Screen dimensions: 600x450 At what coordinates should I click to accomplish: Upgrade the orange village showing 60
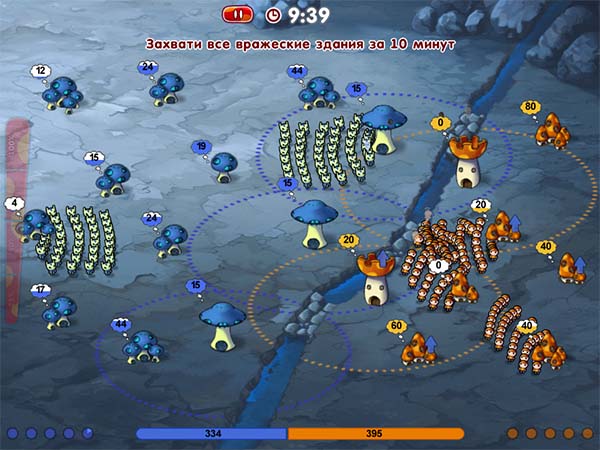pyautogui.click(x=433, y=346)
